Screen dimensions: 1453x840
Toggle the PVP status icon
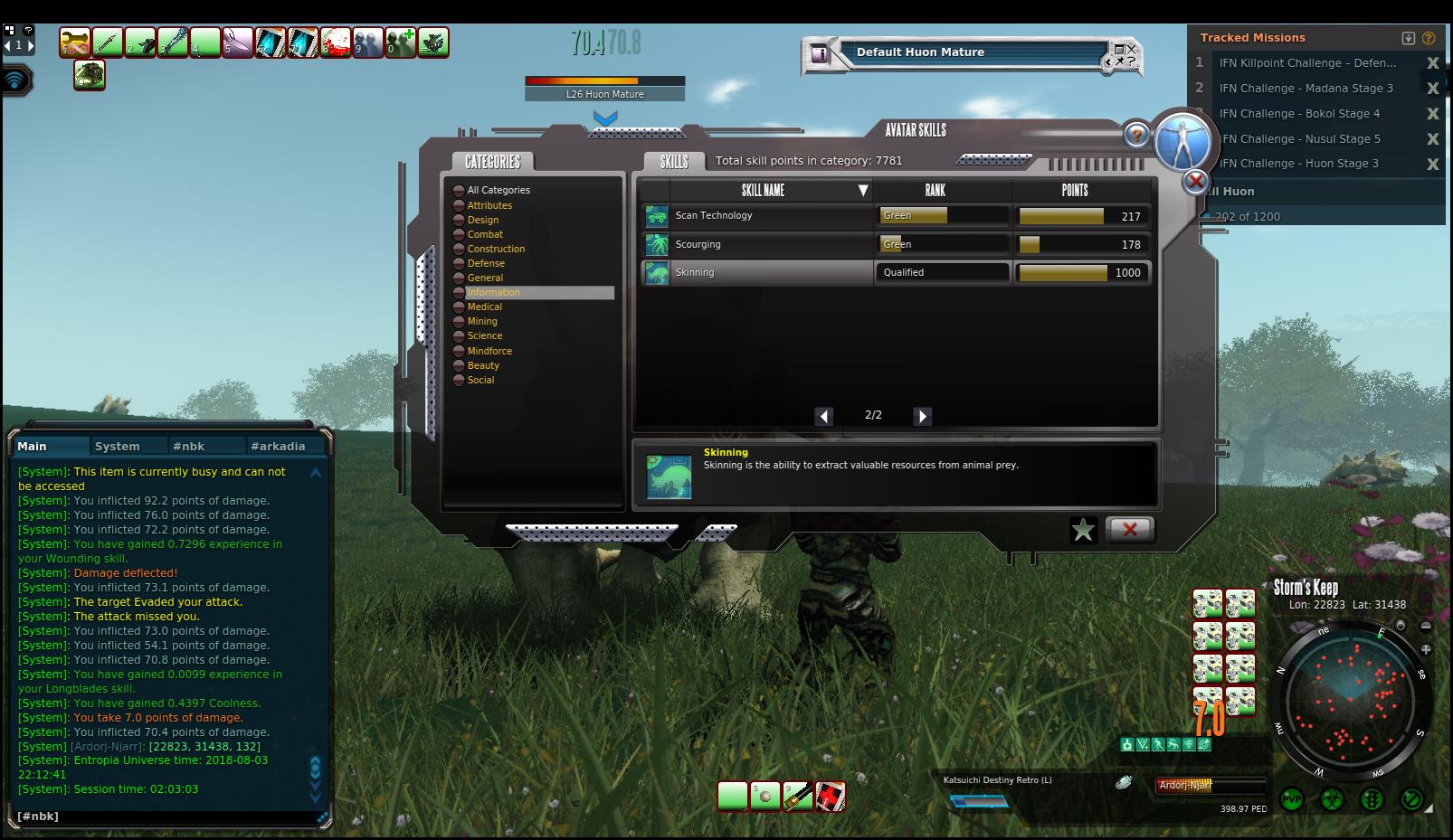[x=1291, y=799]
